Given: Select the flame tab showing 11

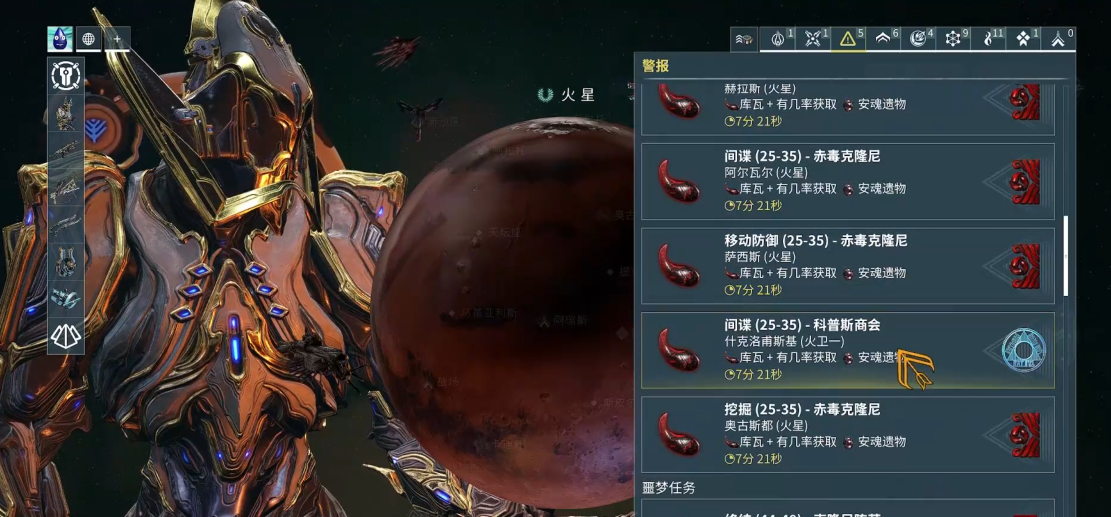Looking at the screenshot, I should coord(989,40).
